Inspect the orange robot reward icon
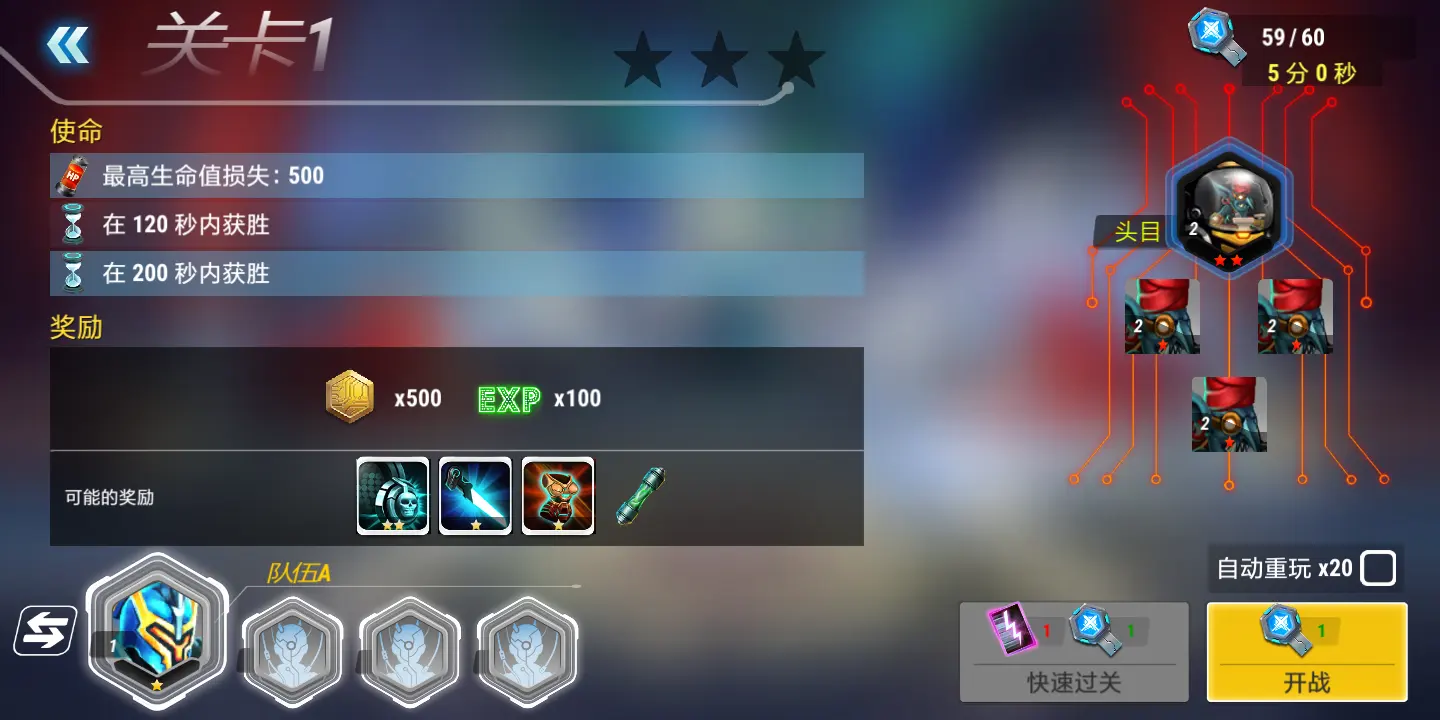Screen dimensions: 1440x720 558,496
